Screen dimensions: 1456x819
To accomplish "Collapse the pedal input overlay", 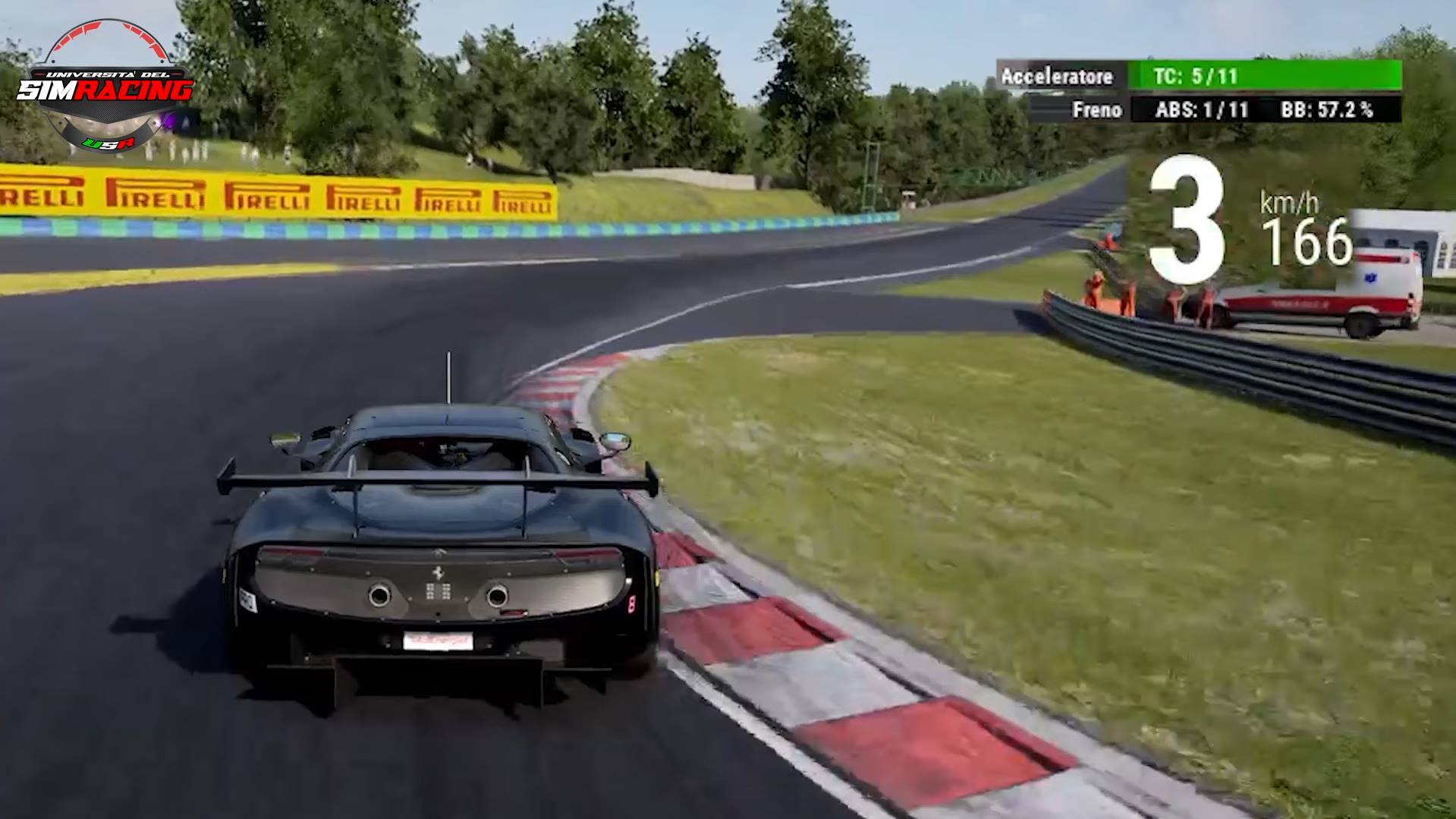I will pyautogui.click(x=1077, y=93).
